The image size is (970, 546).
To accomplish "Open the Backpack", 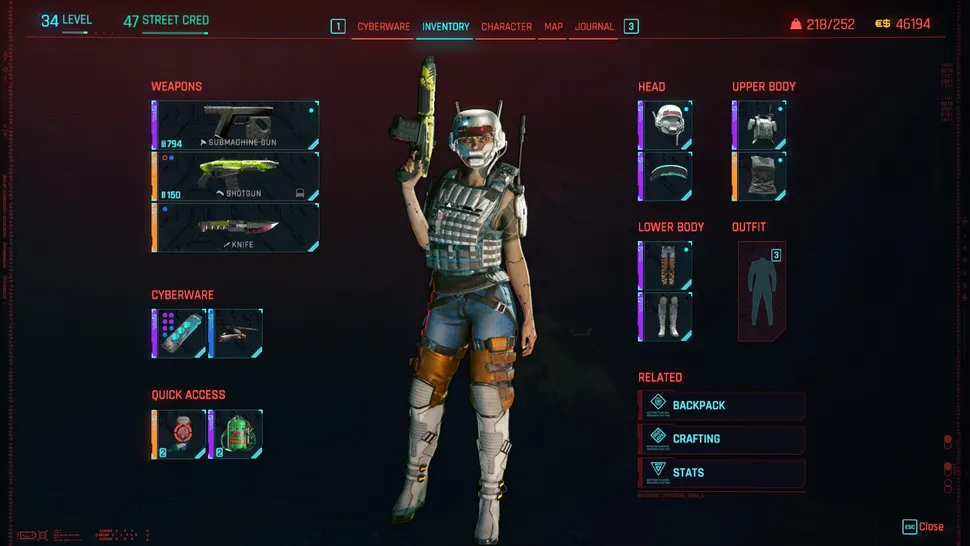I will point(722,405).
